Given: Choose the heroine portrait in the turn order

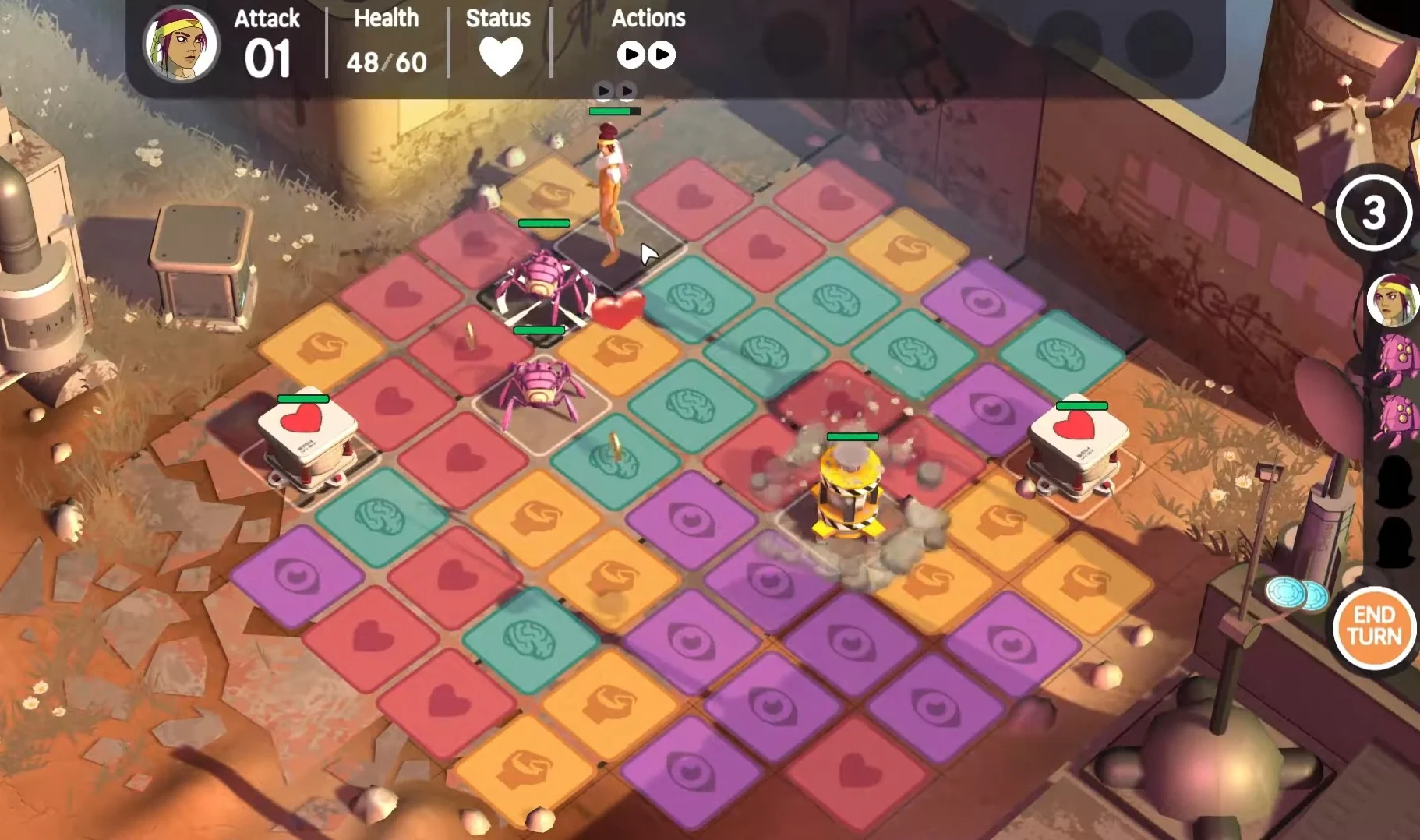Looking at the screenshot, I should coord(1391,299).
